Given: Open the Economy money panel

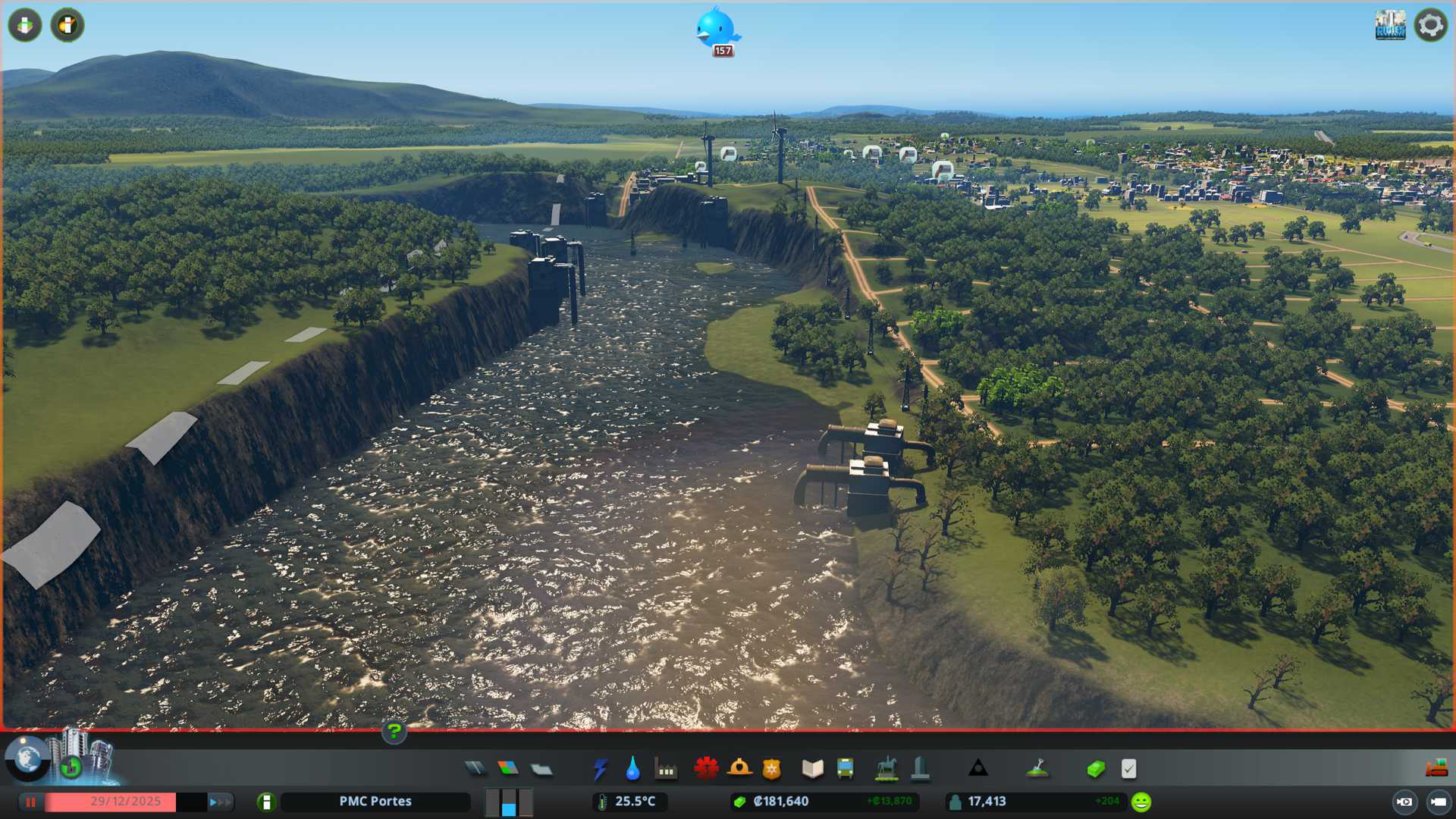Looking at the screenshot, I should coord(1095,769).
